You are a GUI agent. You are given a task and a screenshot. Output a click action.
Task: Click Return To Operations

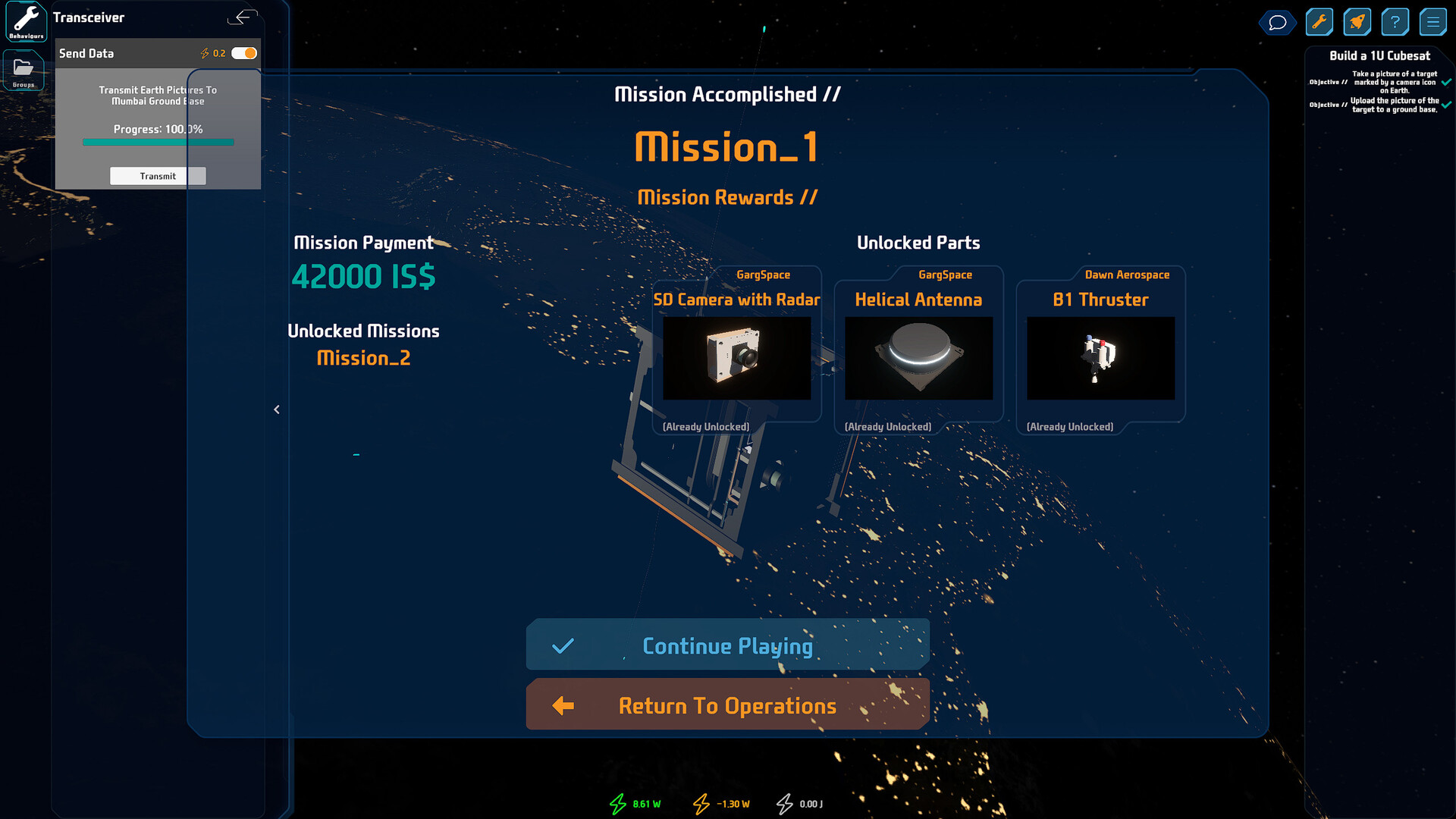pyautogui.click(x=726, y=704)
